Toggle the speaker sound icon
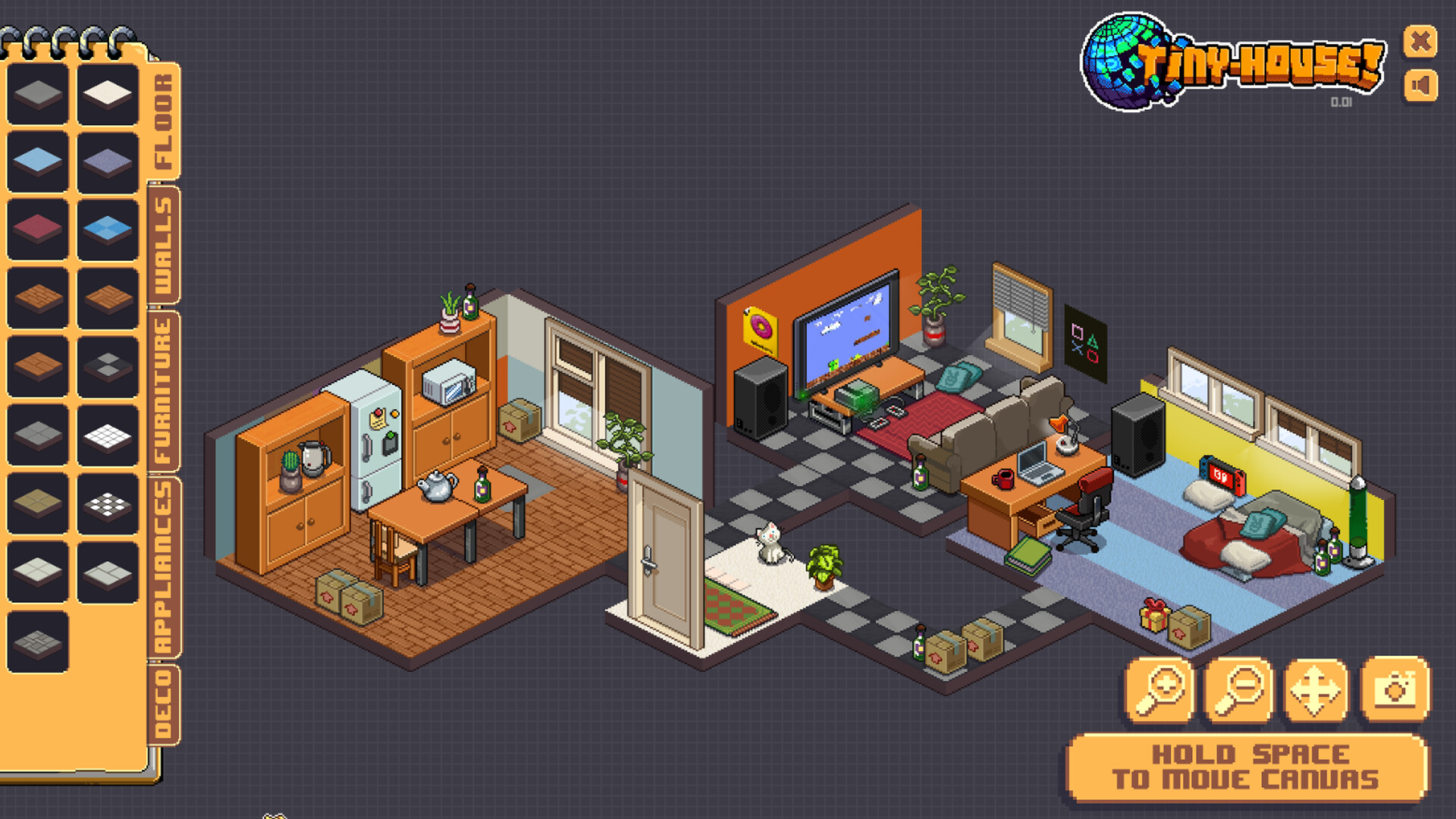 click(1420, 86)
